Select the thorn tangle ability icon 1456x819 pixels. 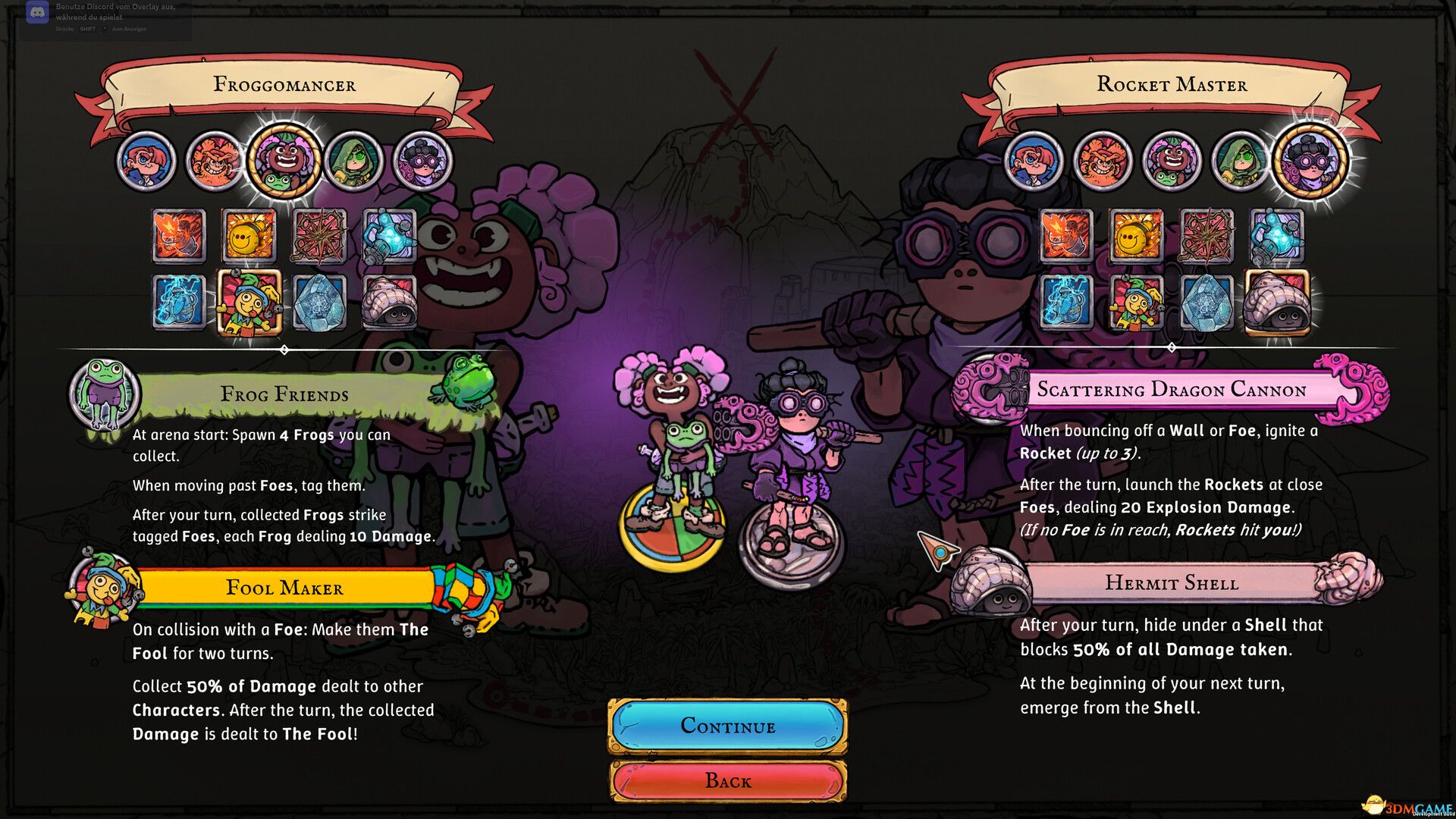click(321, 237)
